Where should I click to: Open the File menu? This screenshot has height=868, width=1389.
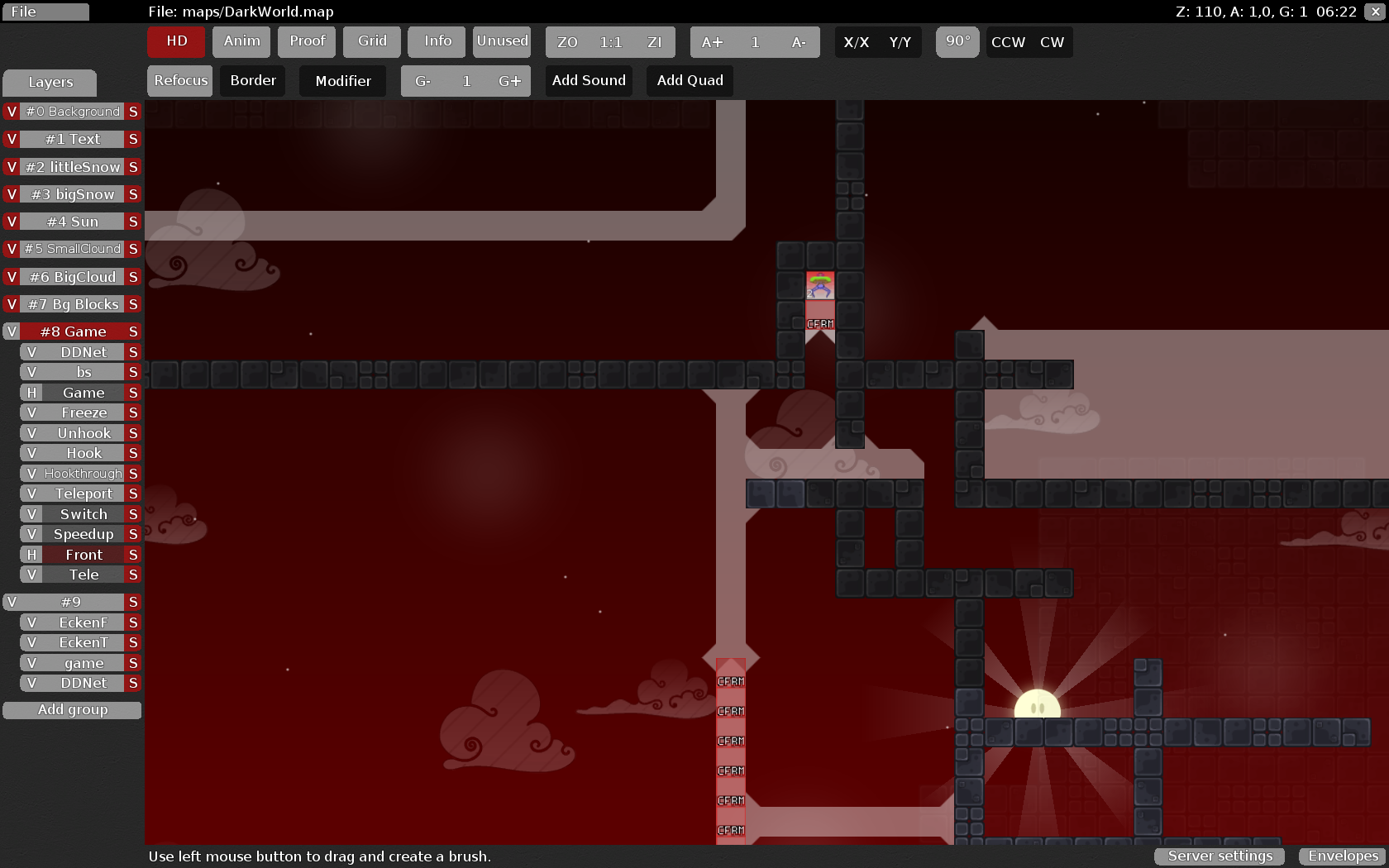pos(45,12)
